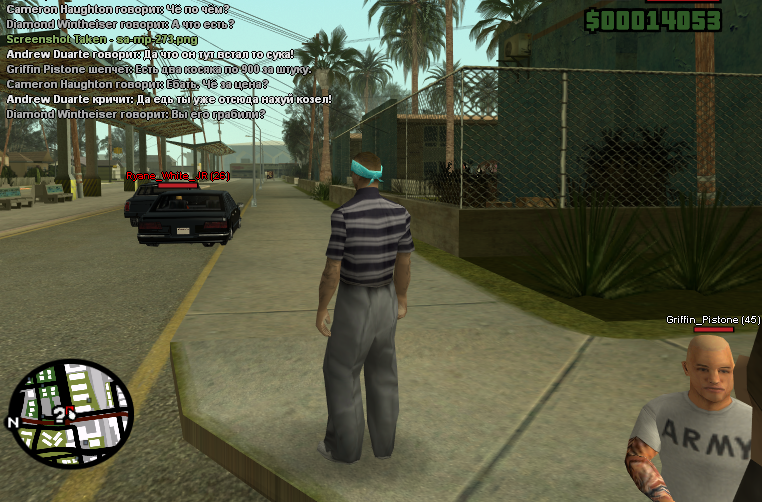Viewport: 762px width, 502px height.
Task: Select the Griffin_Pistone (45) player nametag
Action: click(x=713, y=320)
